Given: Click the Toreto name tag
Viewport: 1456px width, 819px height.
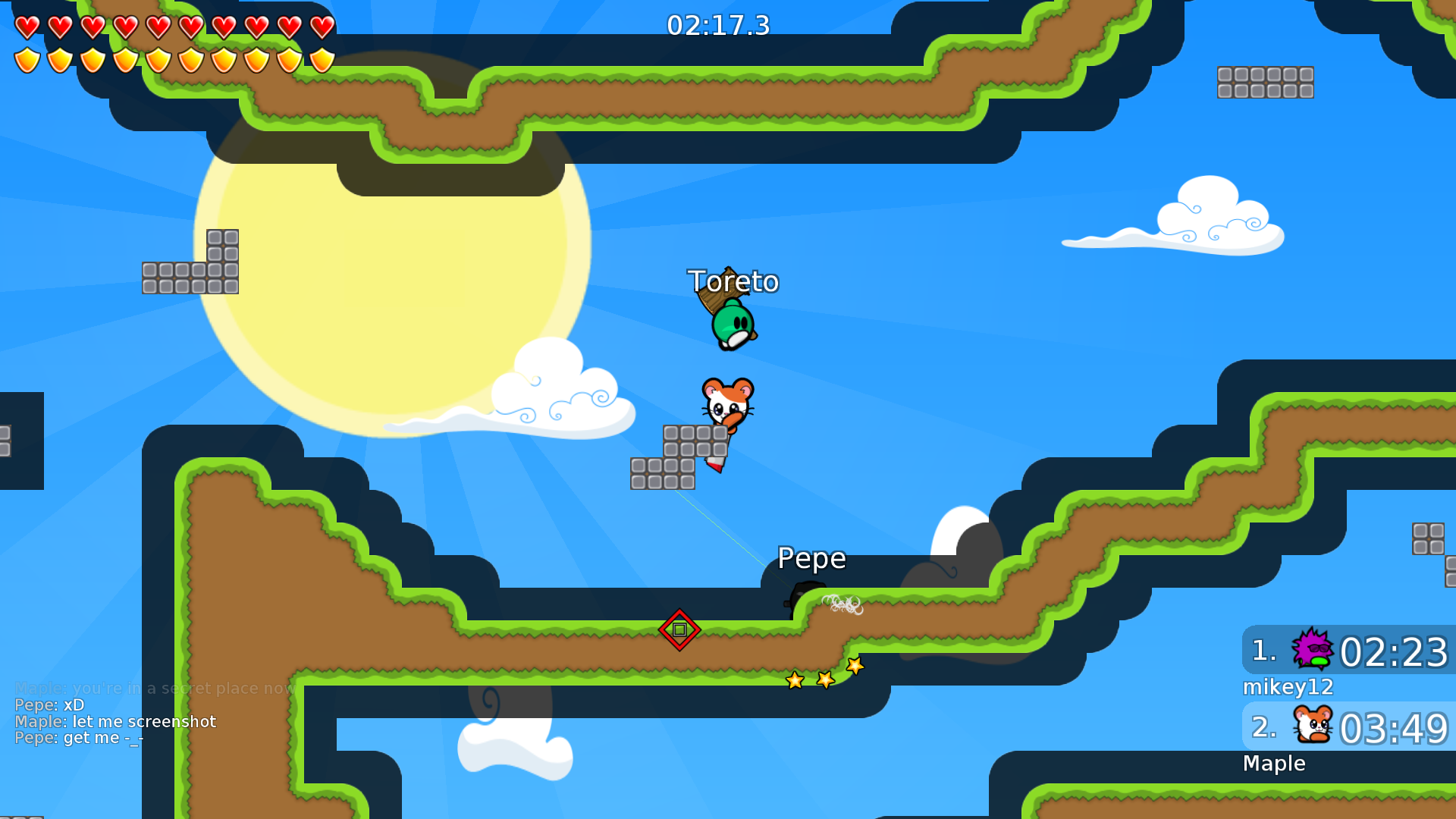Looking at the screenshot, I should click(x=733, y=281).
